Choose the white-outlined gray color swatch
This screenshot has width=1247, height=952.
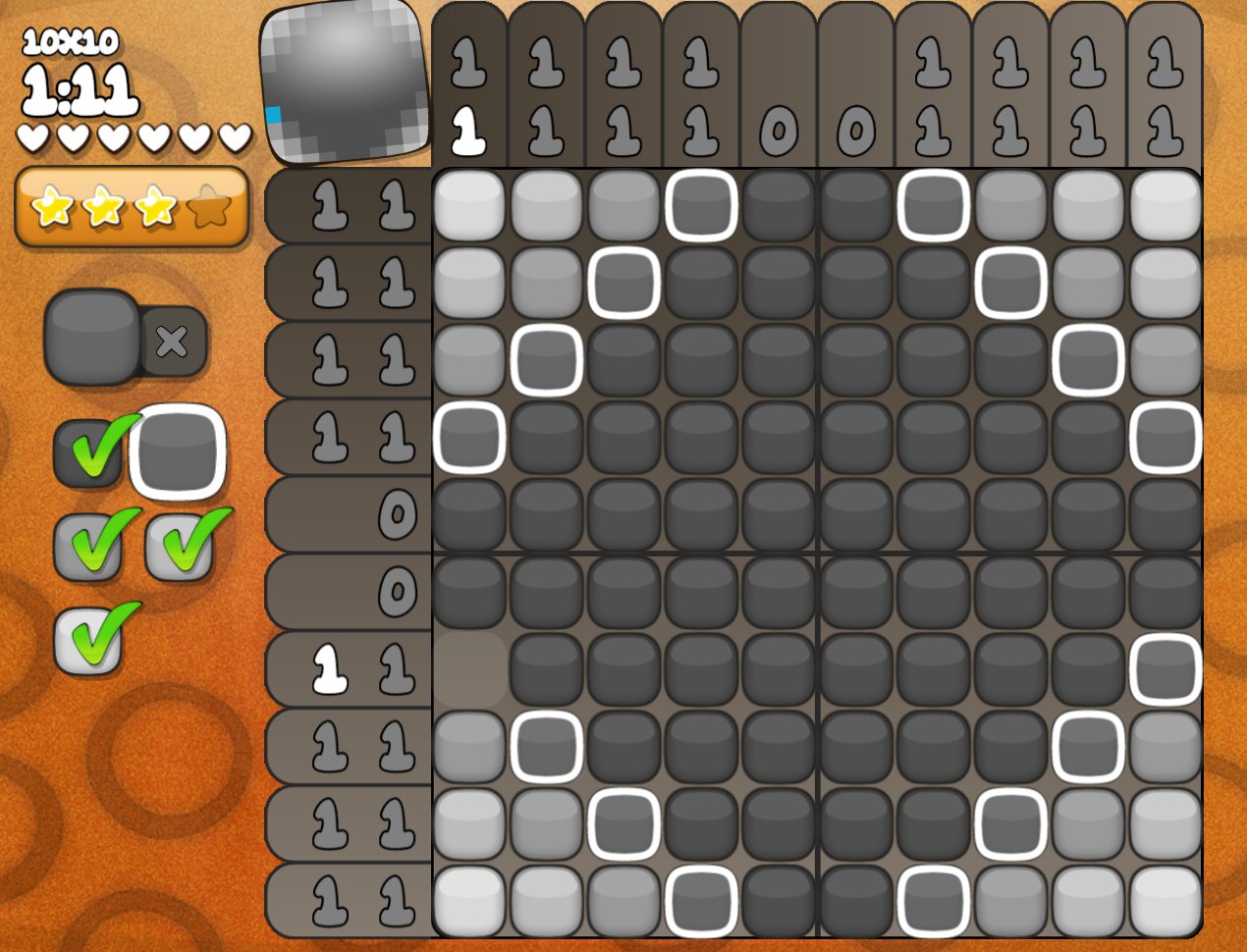178,451
